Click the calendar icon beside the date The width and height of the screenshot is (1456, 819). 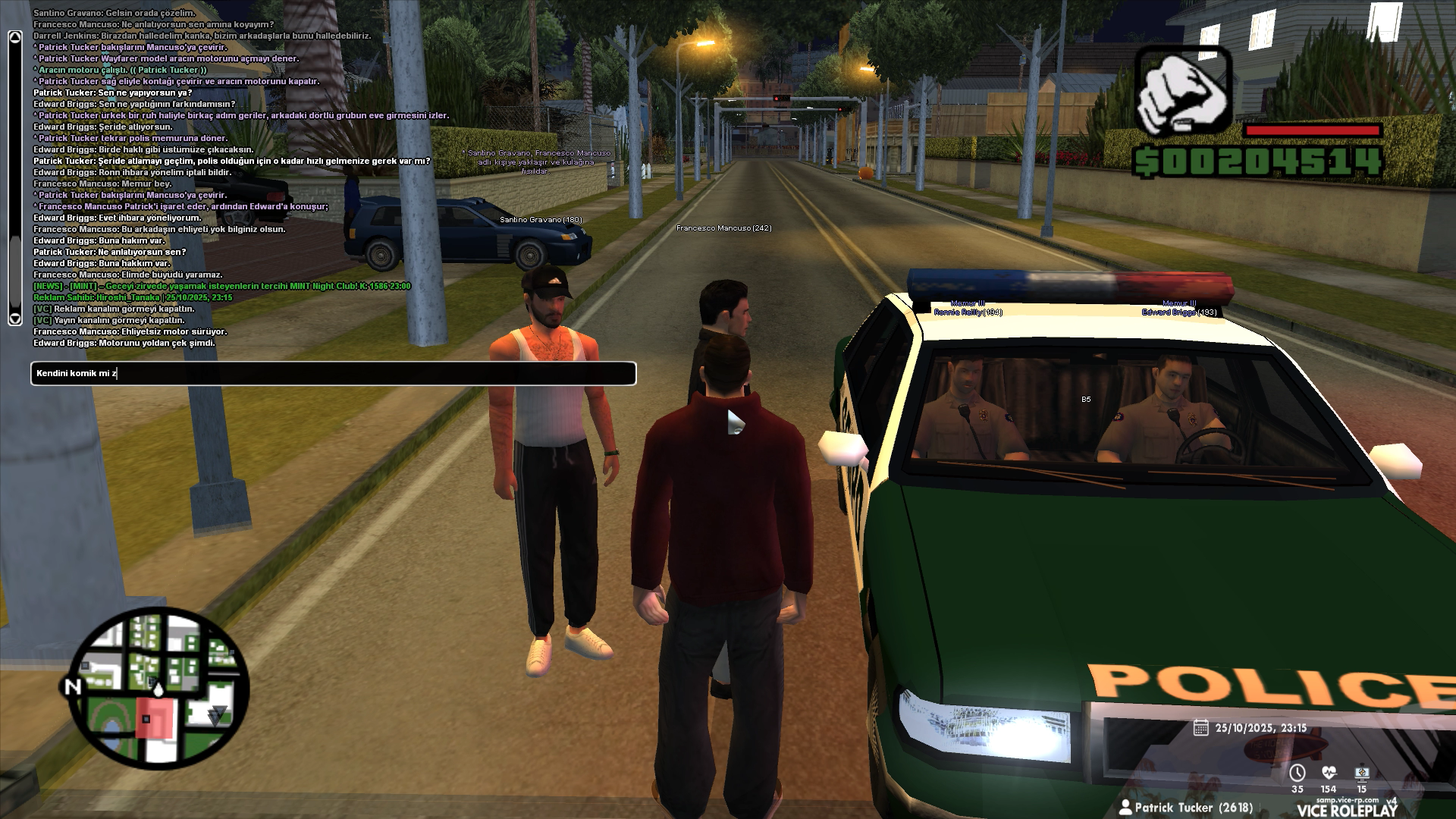tap(1200, 728)
